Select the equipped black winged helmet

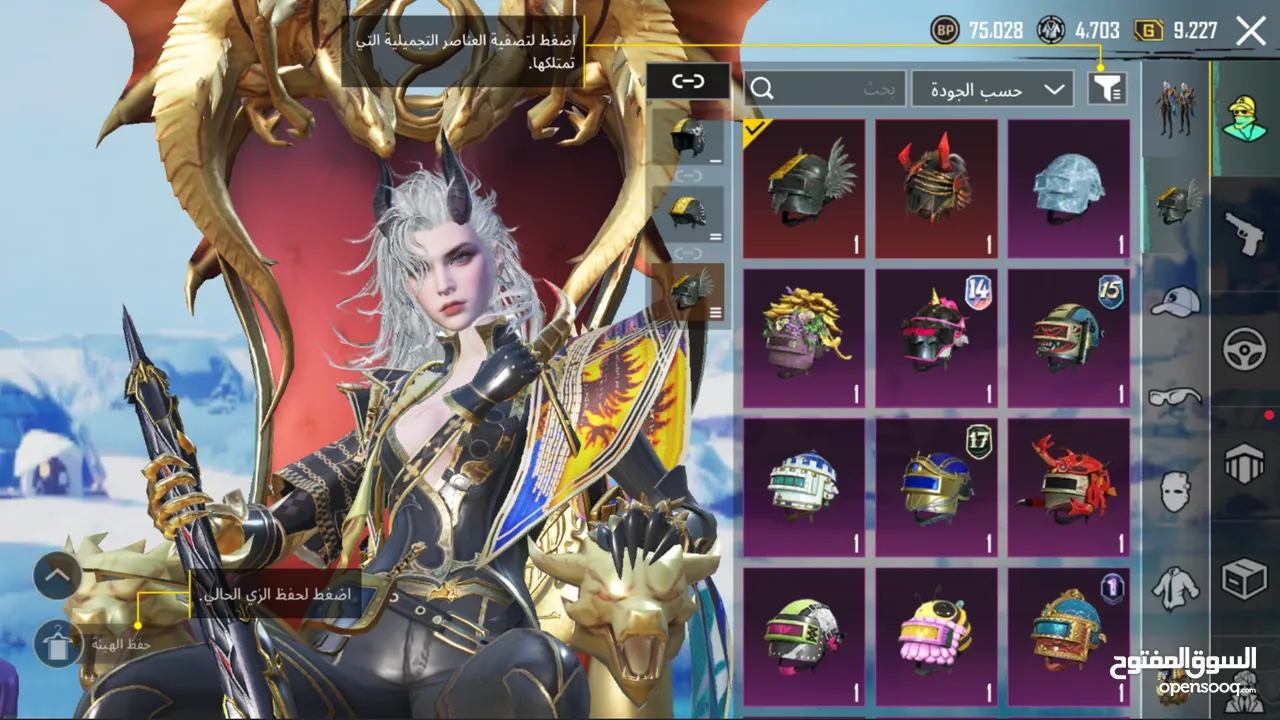(805, 188)
